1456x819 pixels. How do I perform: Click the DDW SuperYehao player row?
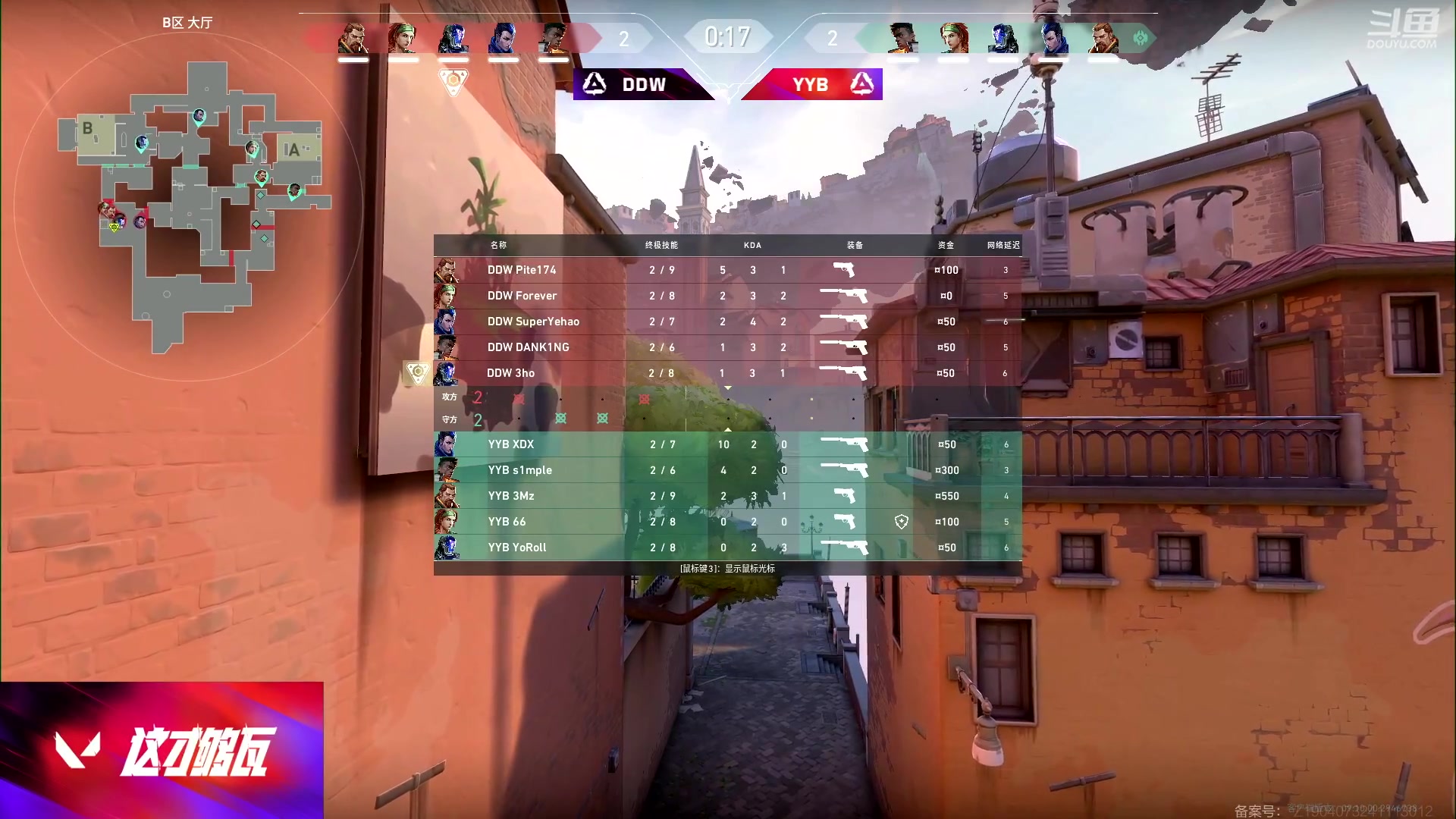[726, 322]
